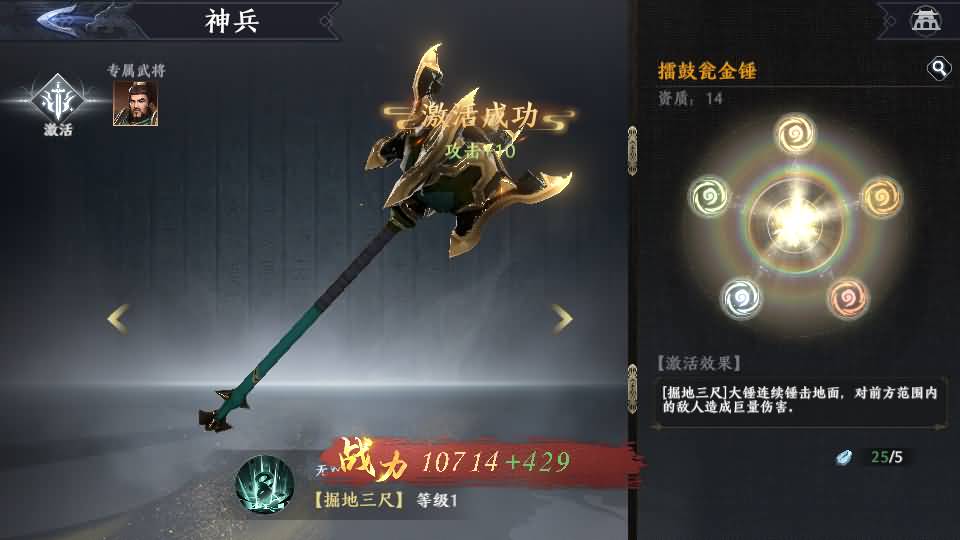This screenshot has height=540, width=960.
Task: Show the next weapon with right arrow
Action: [x=563, y=319]
